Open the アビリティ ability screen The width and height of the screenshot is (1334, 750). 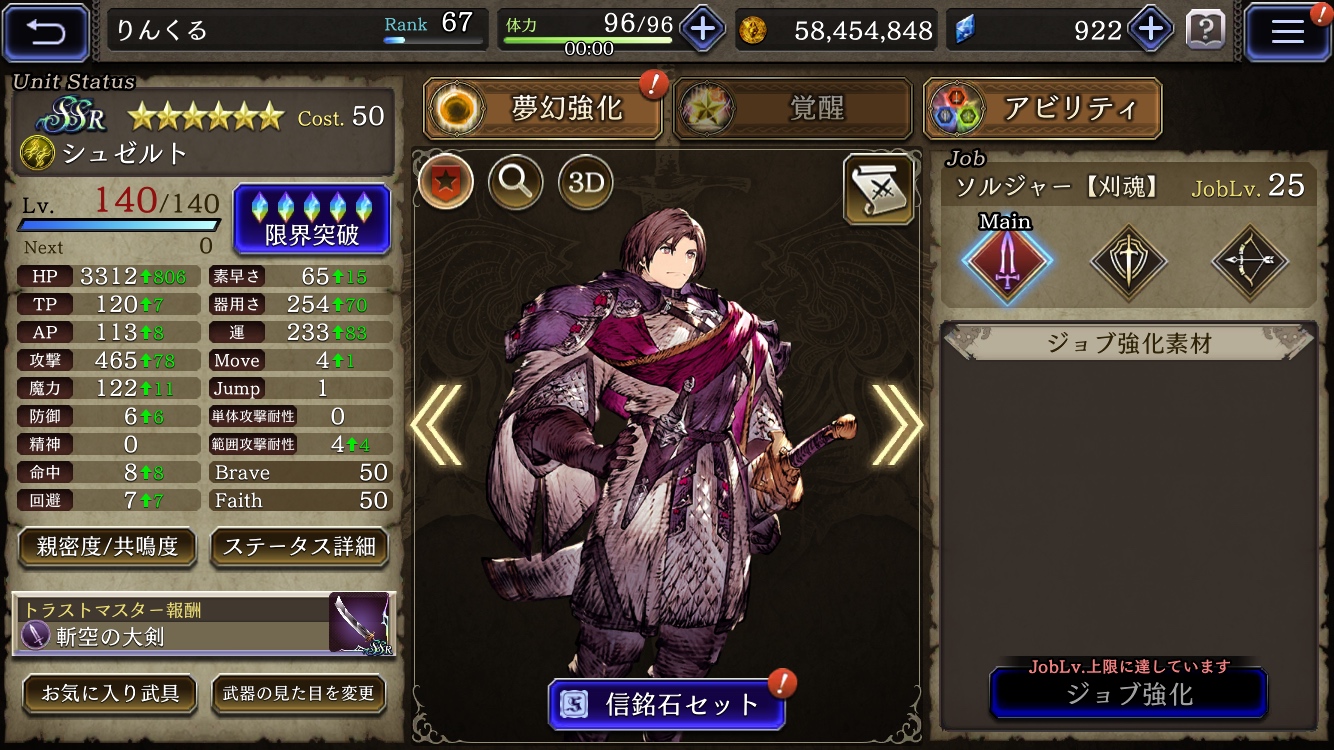[x=1042, y=109]
